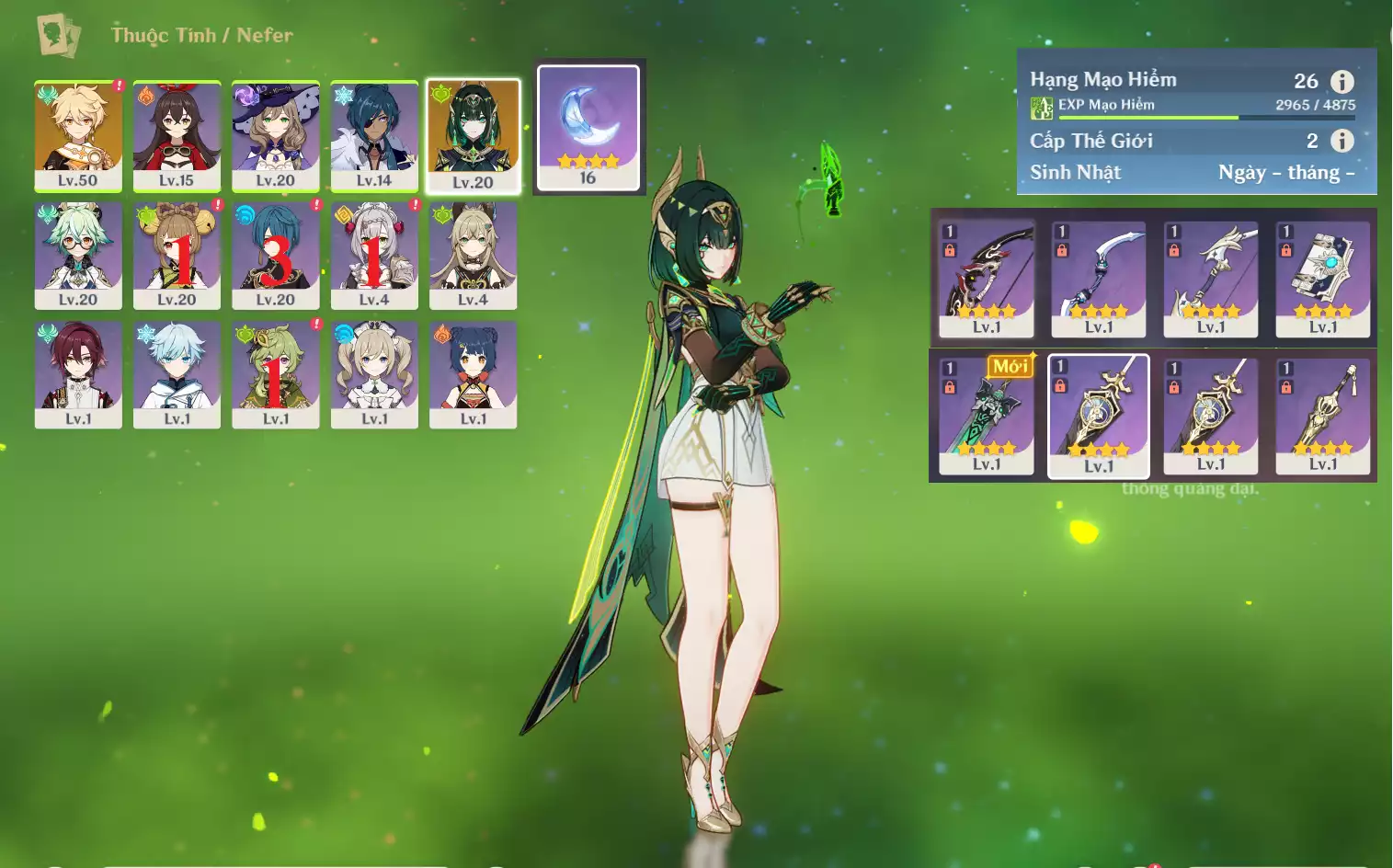Pick Xiangling's Lv.1 Pyro card
1393x868 pixels.
(473, 374)
